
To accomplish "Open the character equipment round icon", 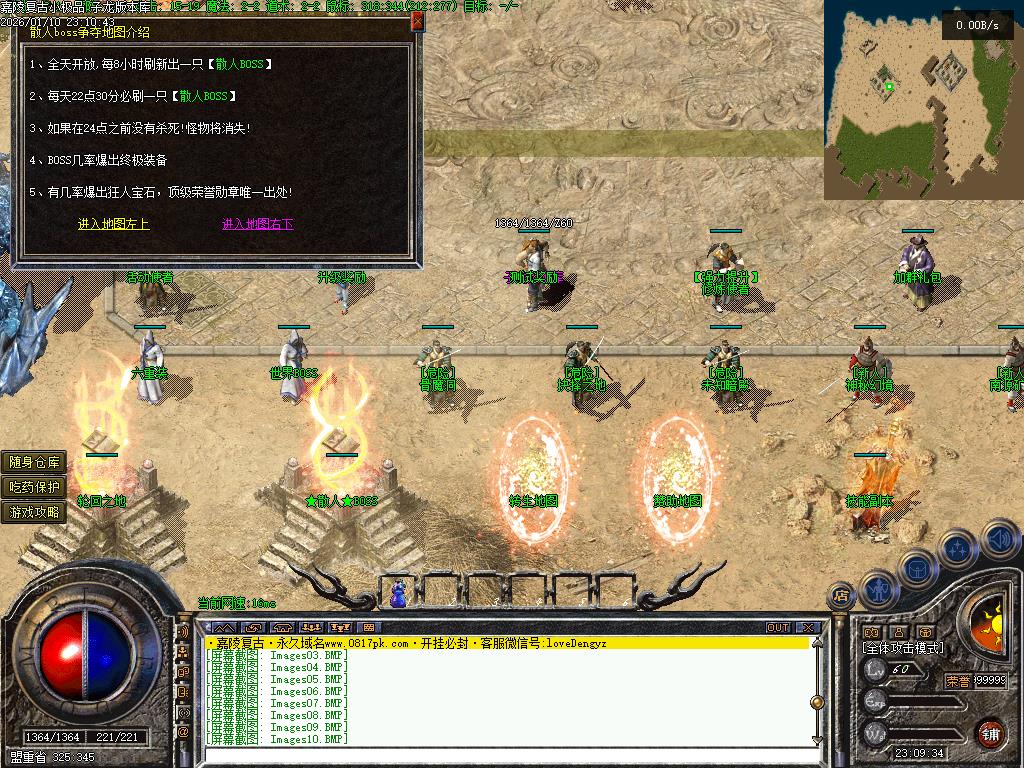I will (x=877, y=588).
